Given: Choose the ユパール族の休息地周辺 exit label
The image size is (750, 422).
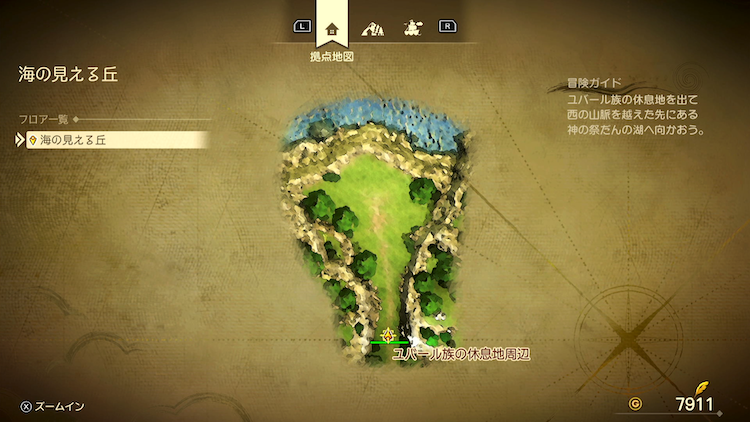Looking at the screenshot, I should coord(459,354).
